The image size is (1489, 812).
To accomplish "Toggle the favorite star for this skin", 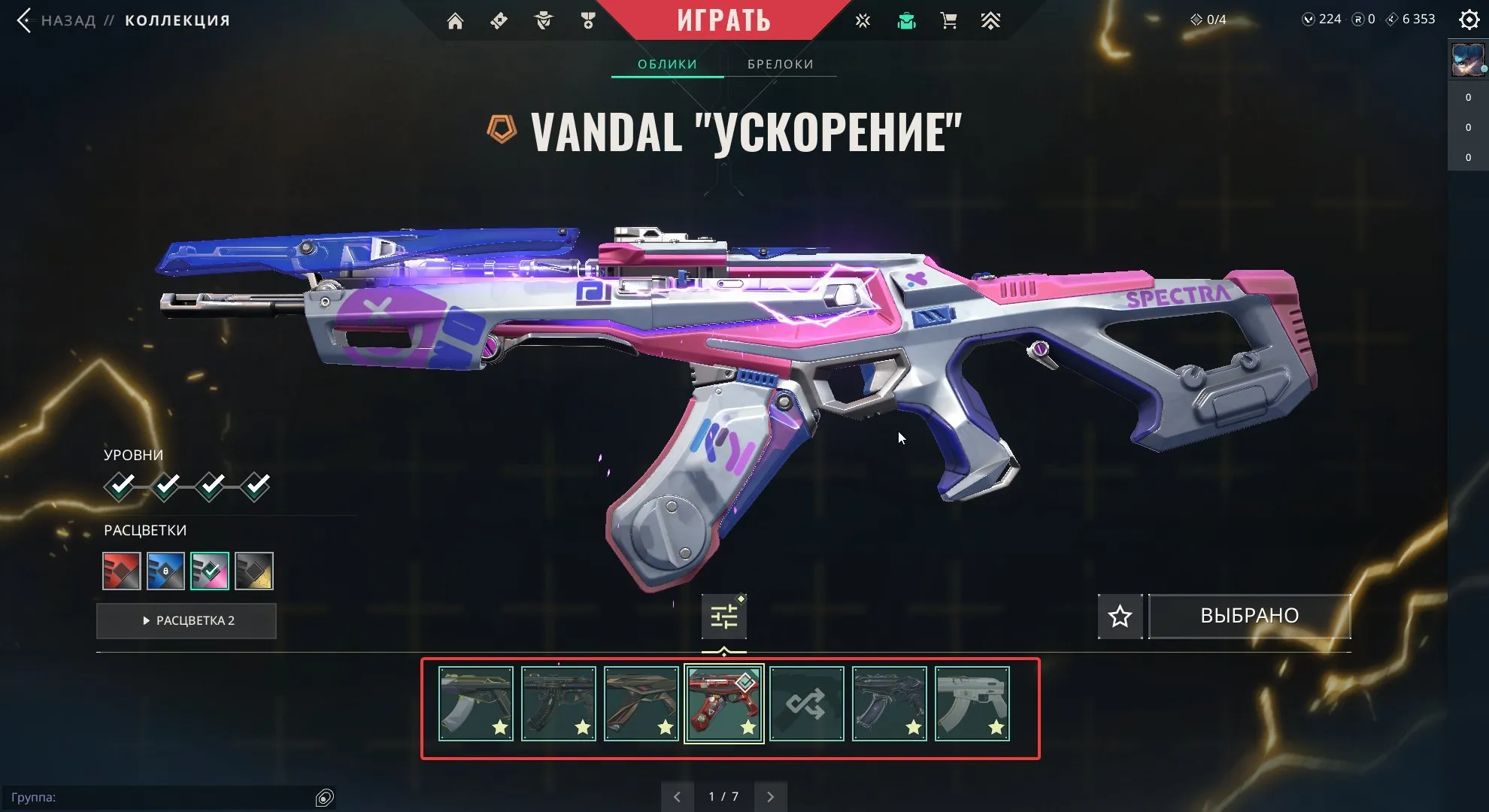I will pos(1120,616).
